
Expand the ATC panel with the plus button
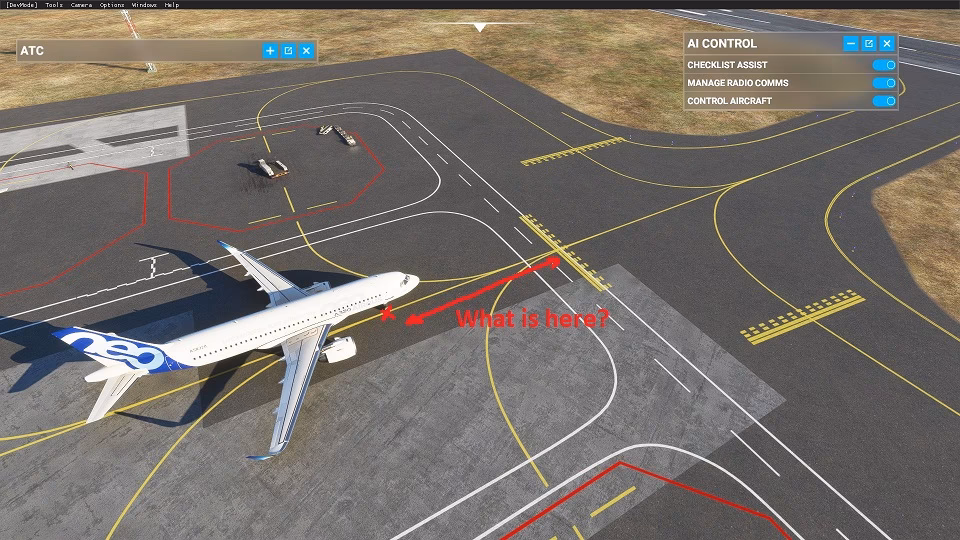point(270,51)
